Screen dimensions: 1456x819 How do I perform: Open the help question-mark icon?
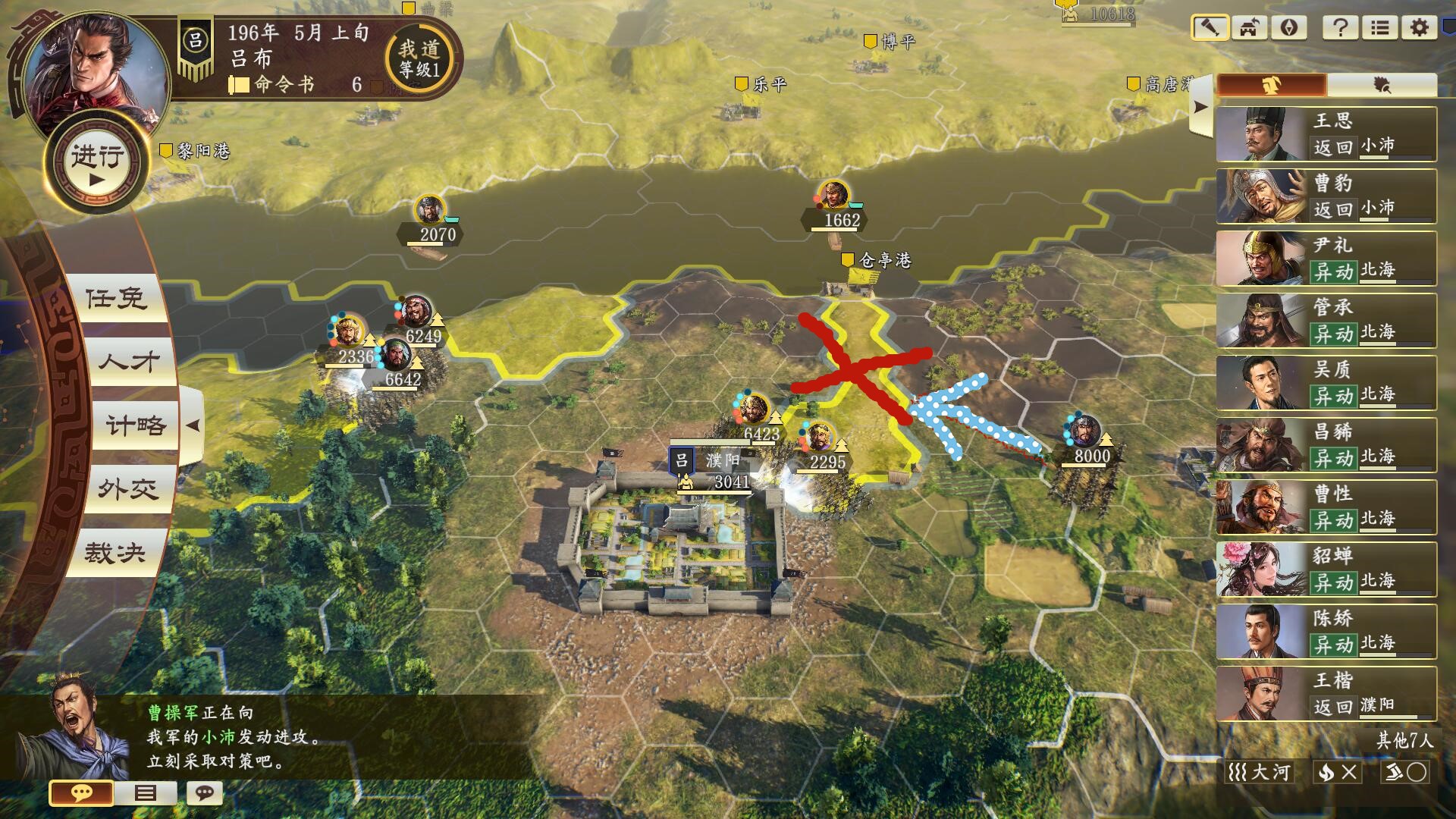point(1341,28)
